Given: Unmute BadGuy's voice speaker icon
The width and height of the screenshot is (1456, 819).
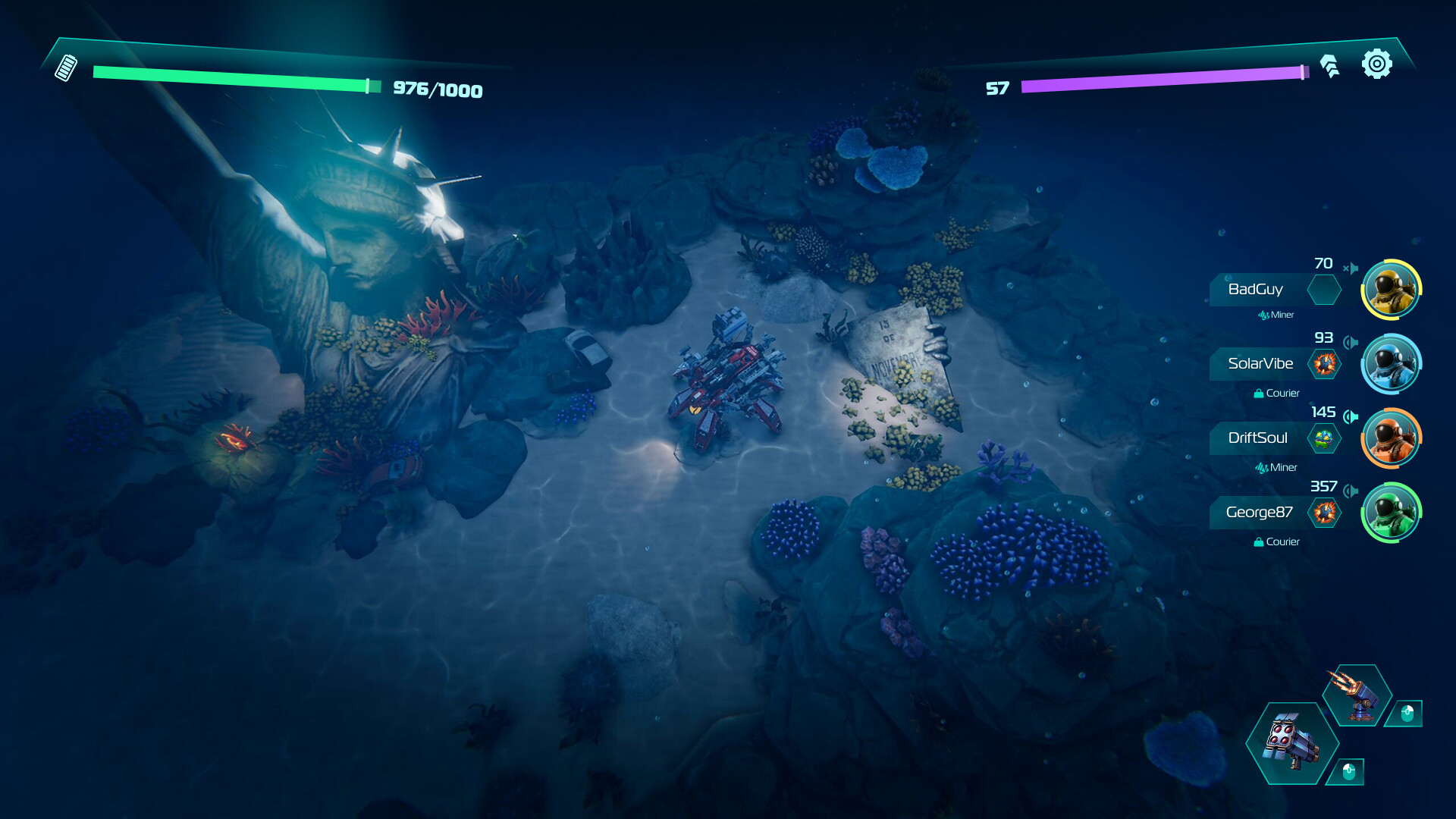Looking at the screenshot, I should pos(1351,268).
